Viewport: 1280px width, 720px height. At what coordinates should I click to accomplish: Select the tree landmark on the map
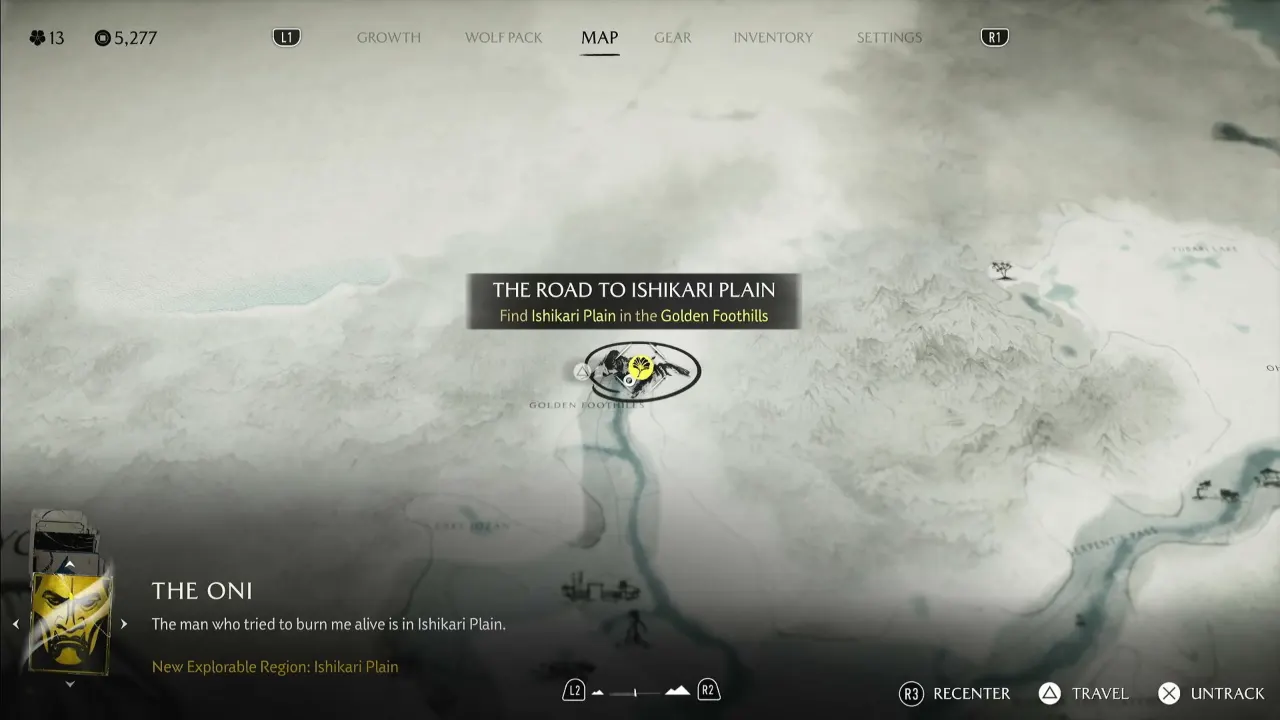click(x=1000, y=269)
